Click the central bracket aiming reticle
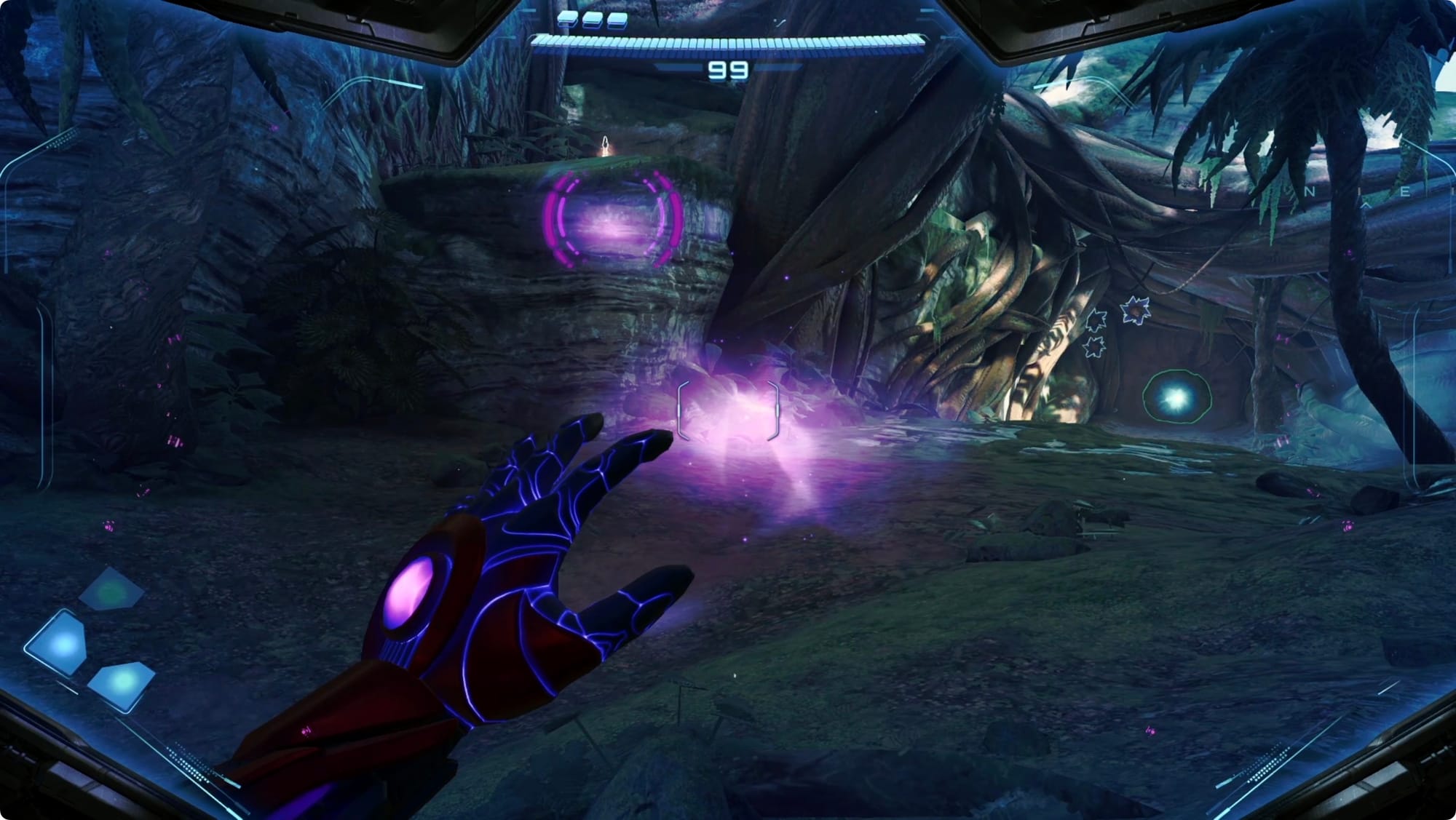 point(728,411)
